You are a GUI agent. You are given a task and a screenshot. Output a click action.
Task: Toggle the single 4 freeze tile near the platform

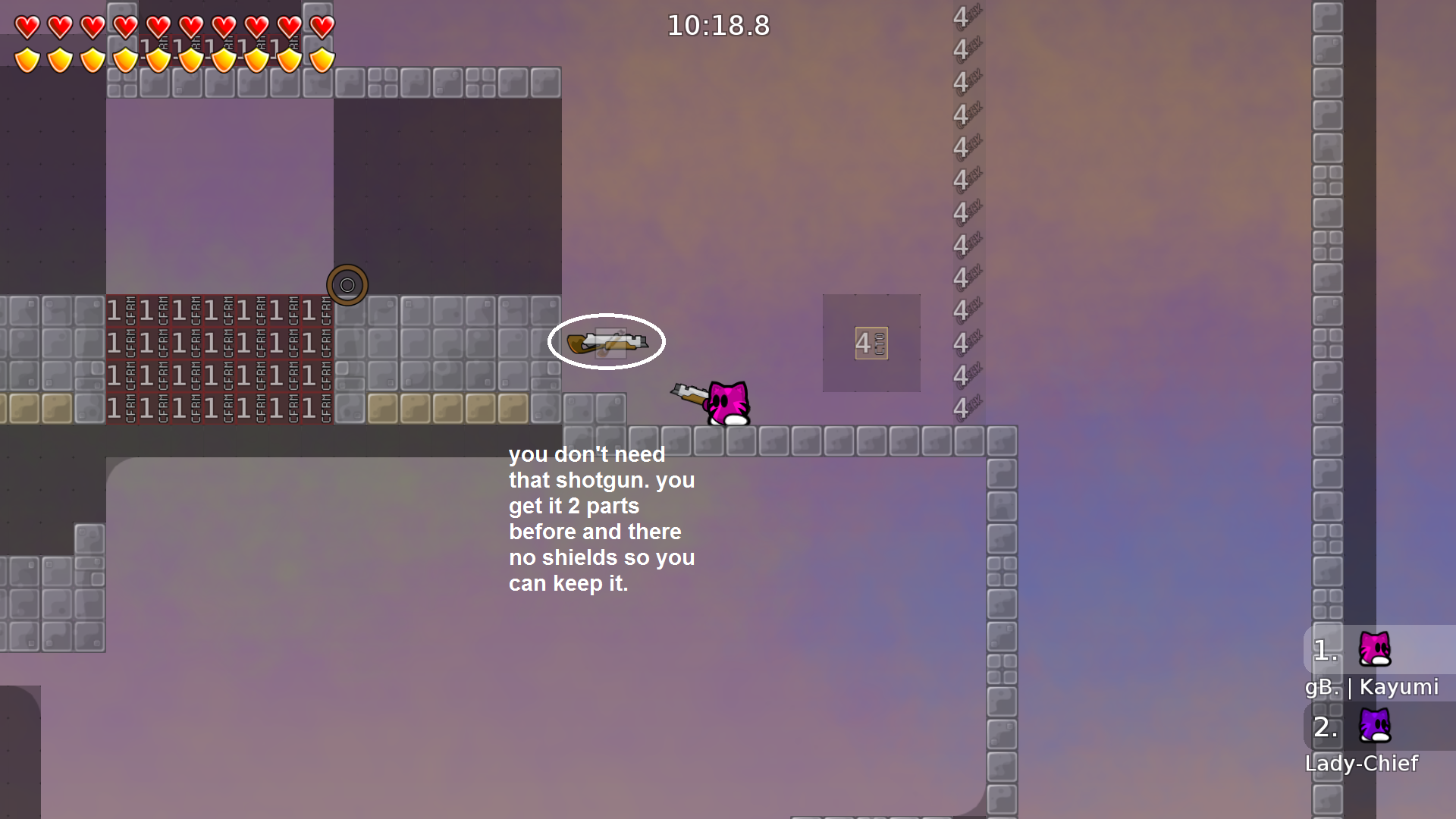871,343
